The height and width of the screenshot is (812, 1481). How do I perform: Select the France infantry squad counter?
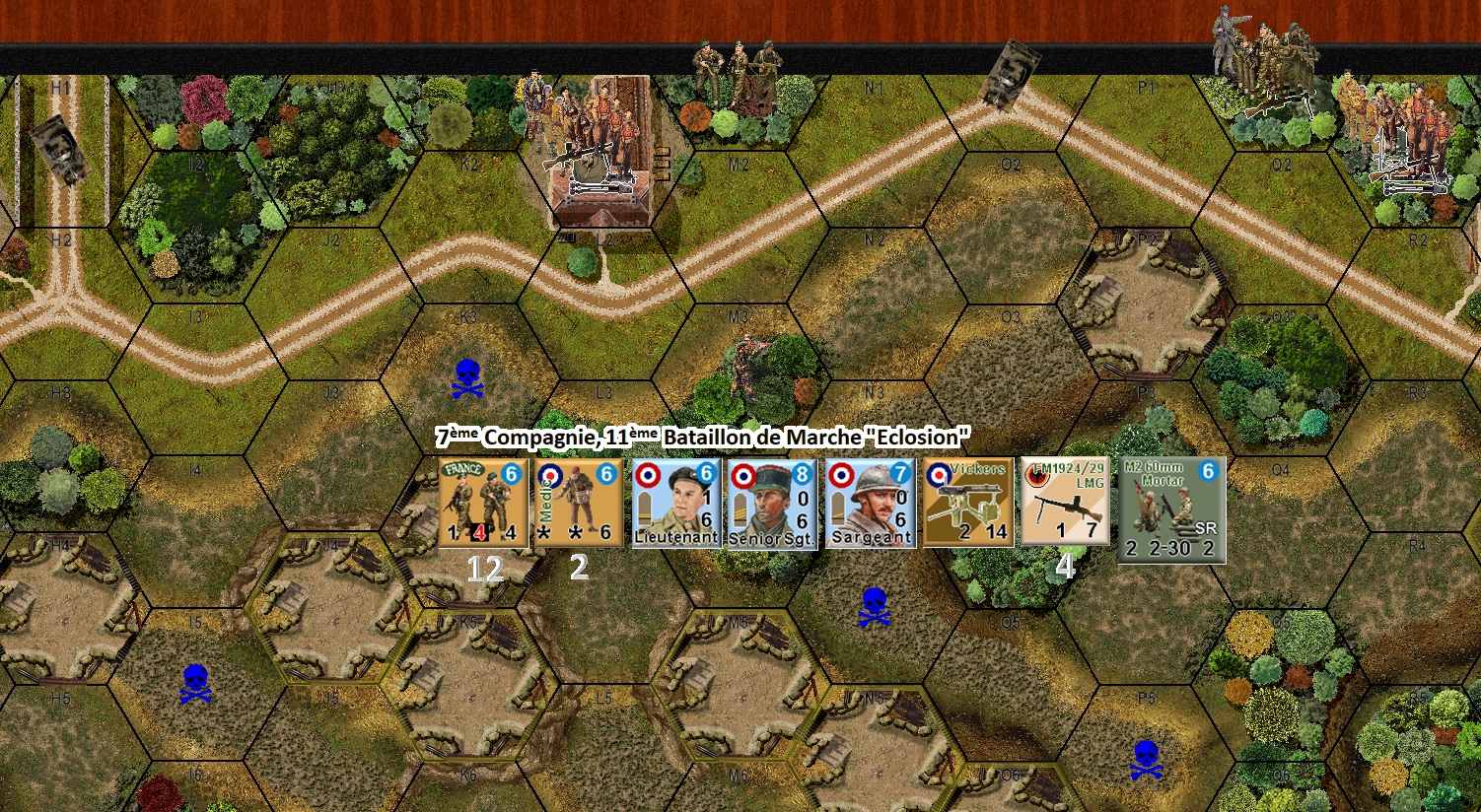coord(483,503)
